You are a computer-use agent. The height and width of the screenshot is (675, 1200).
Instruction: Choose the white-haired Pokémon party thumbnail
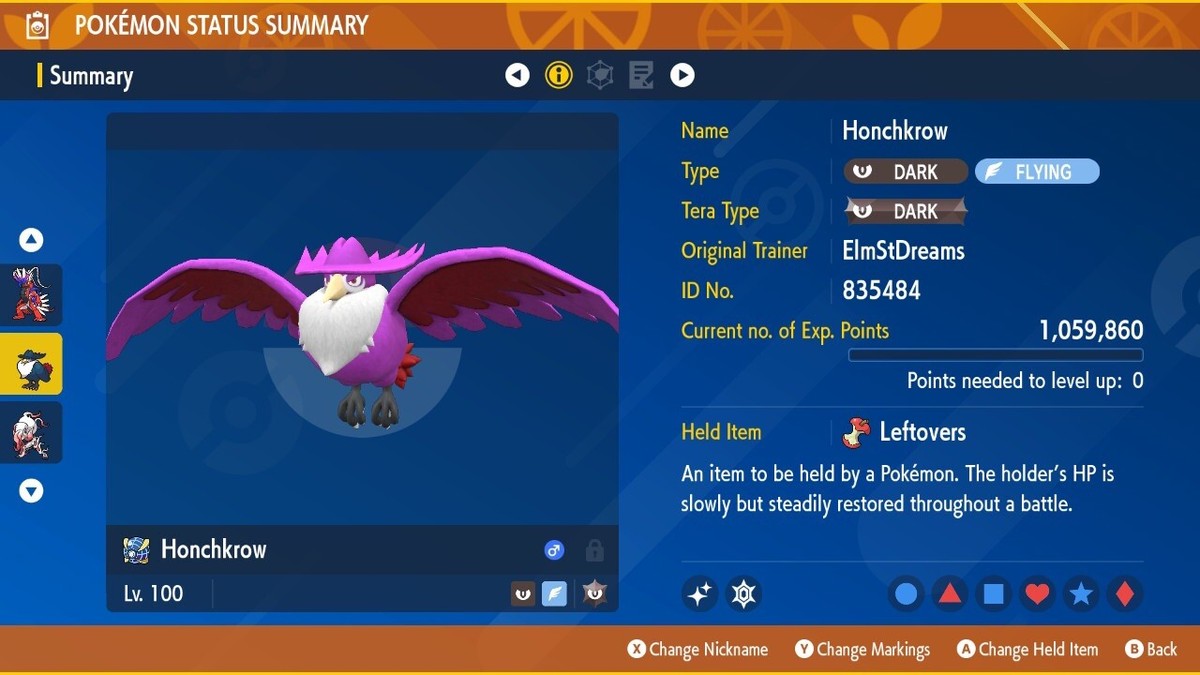coord(31,433)
